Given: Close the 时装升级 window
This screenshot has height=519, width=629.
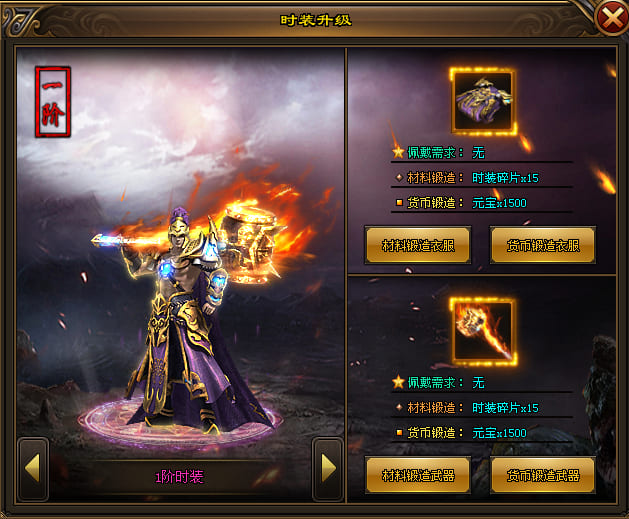Looking at the screenshot, I should [610, 18].
